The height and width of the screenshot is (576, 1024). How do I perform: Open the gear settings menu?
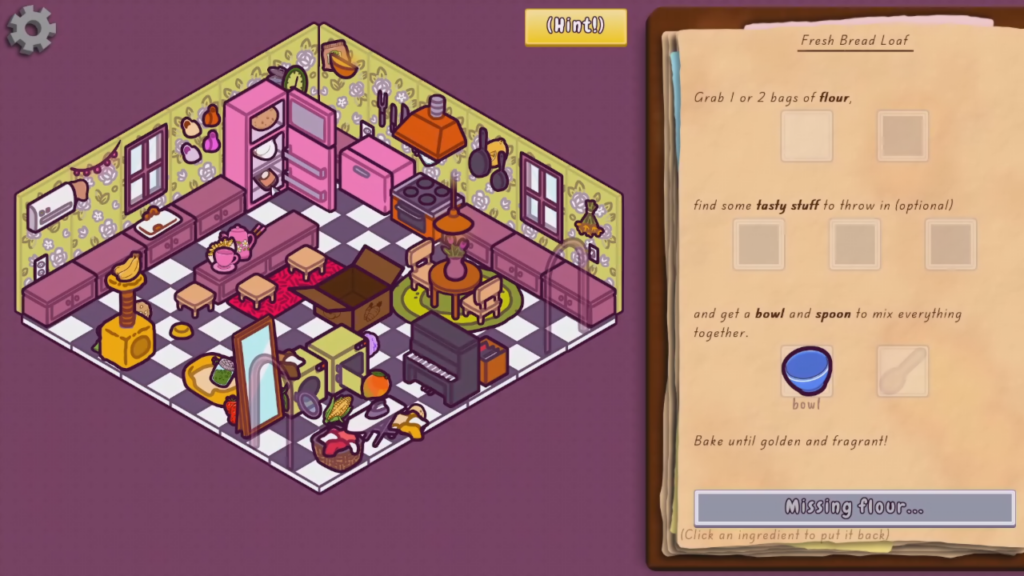click(x=31, y=29)
